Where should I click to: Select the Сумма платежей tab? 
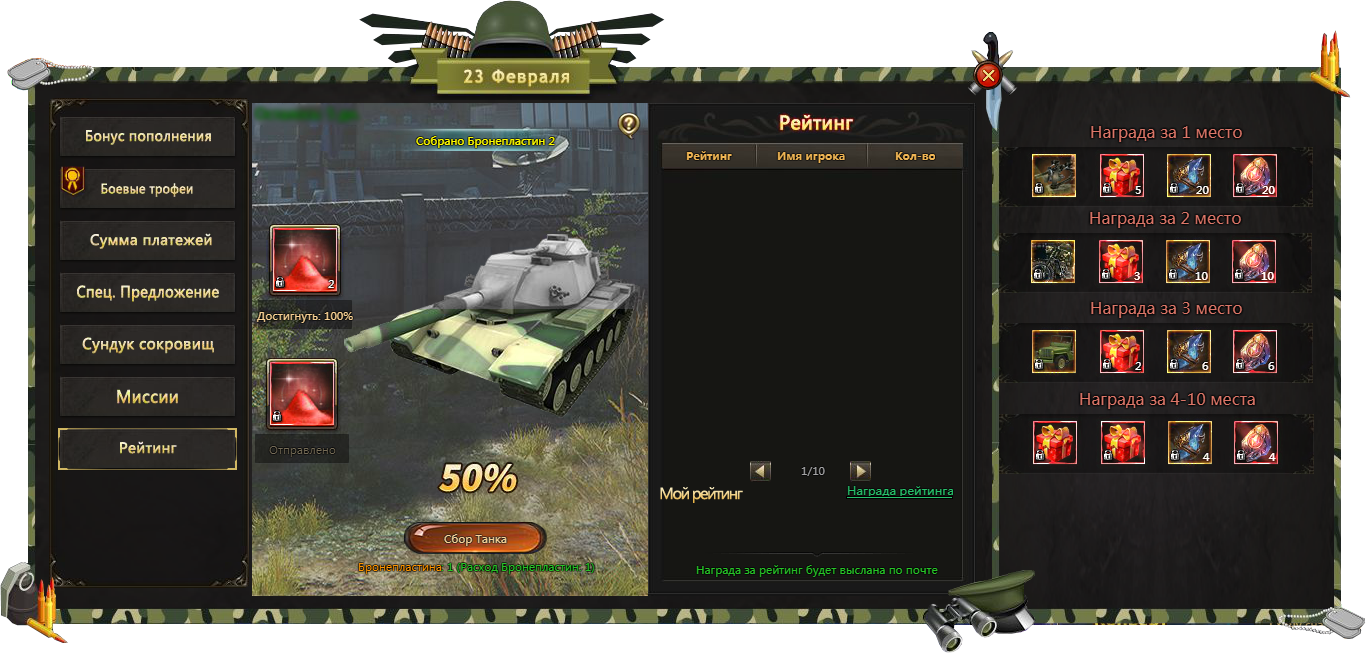[x=148, y=241]
